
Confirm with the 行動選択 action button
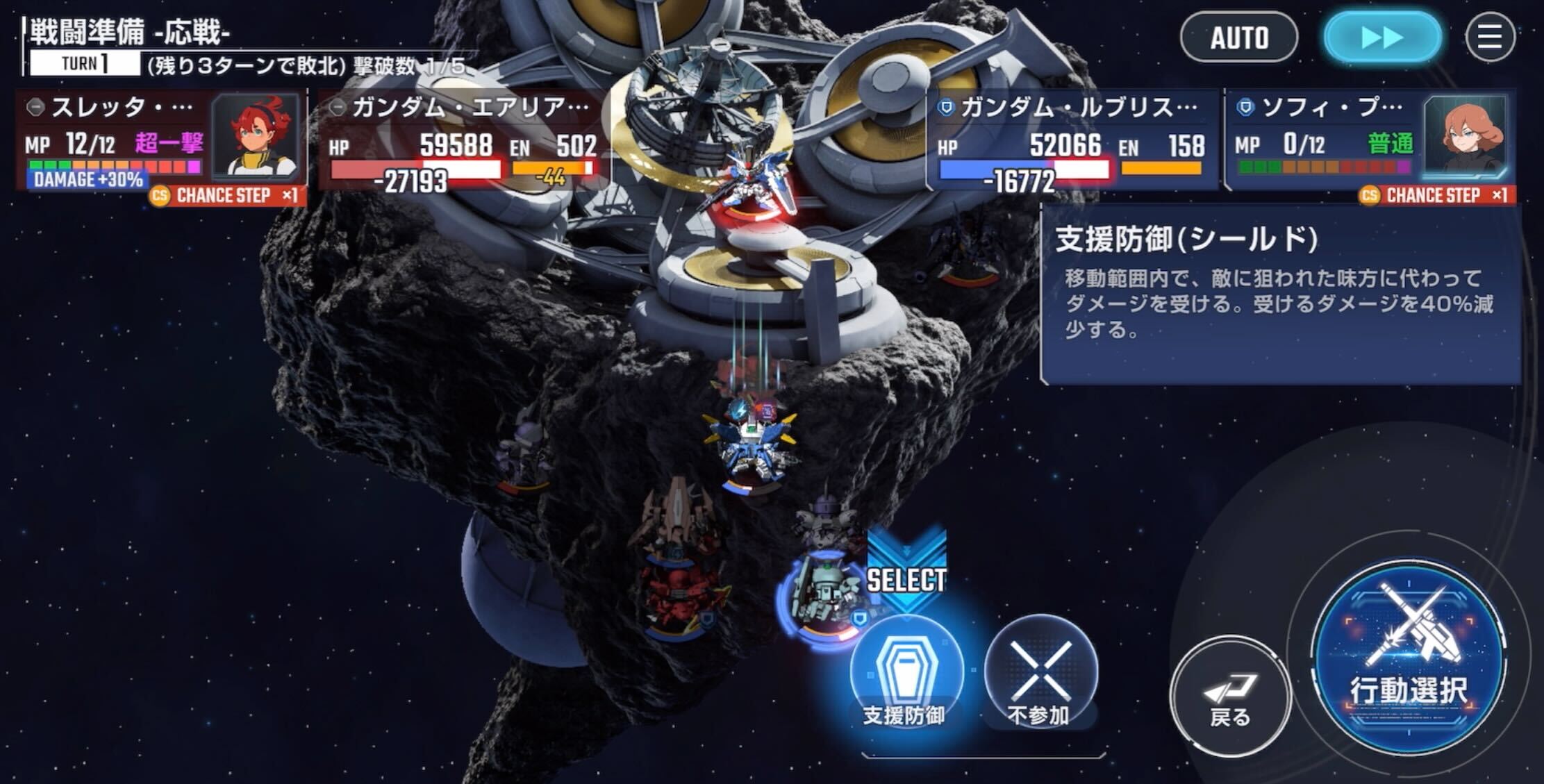point(1410,660)
